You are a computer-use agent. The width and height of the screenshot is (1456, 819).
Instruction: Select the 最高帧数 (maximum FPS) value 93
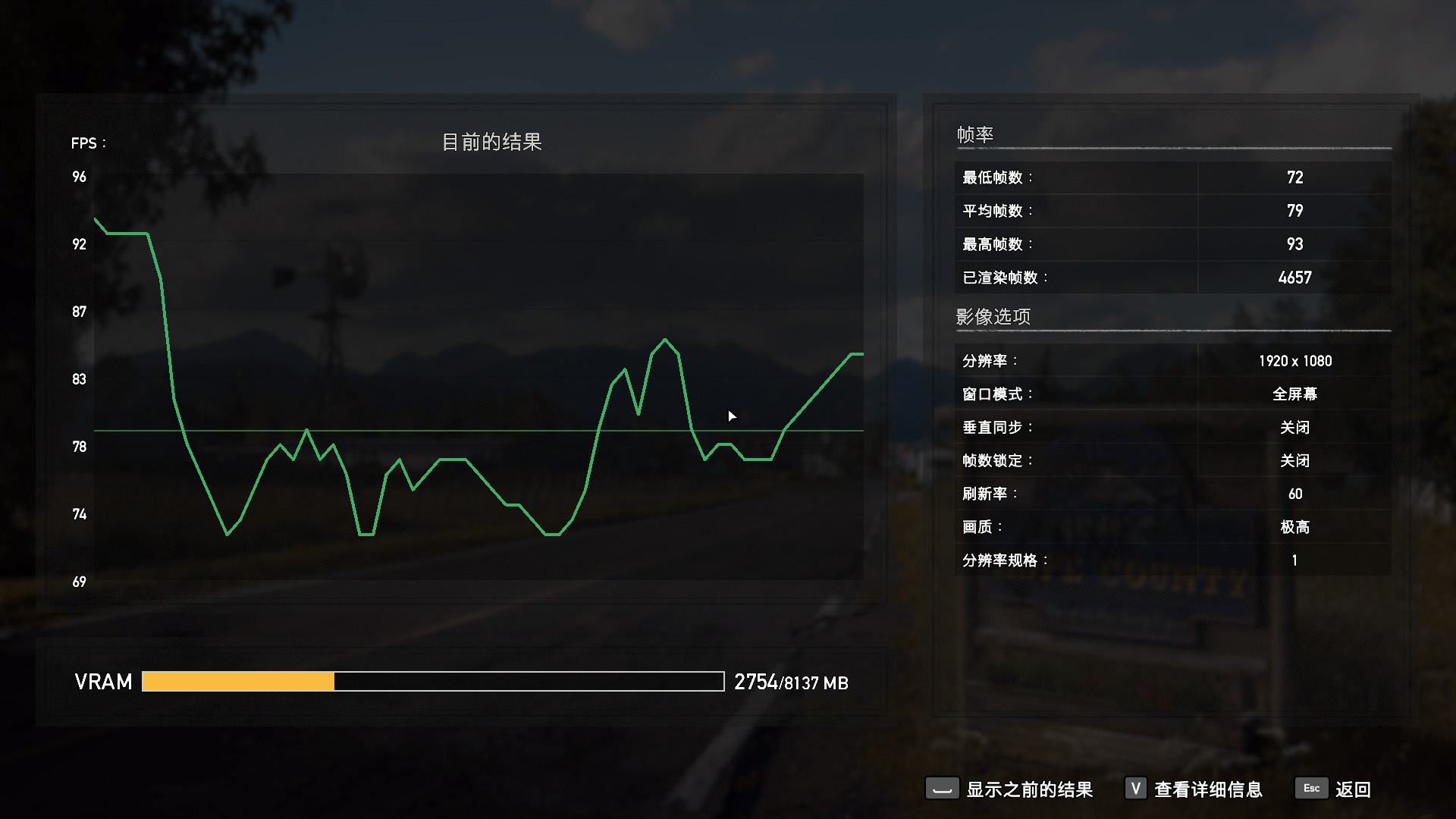(x=1294, y=244)
